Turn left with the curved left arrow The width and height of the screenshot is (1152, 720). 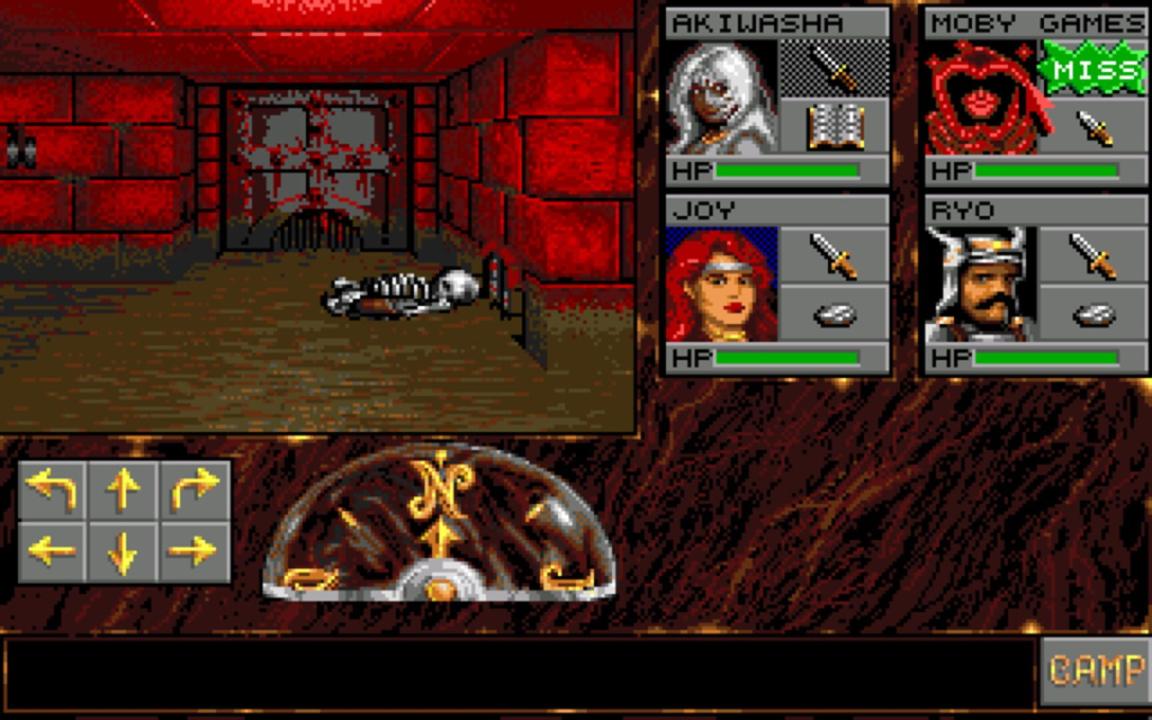pyautogui.click(x=52, y=490)
